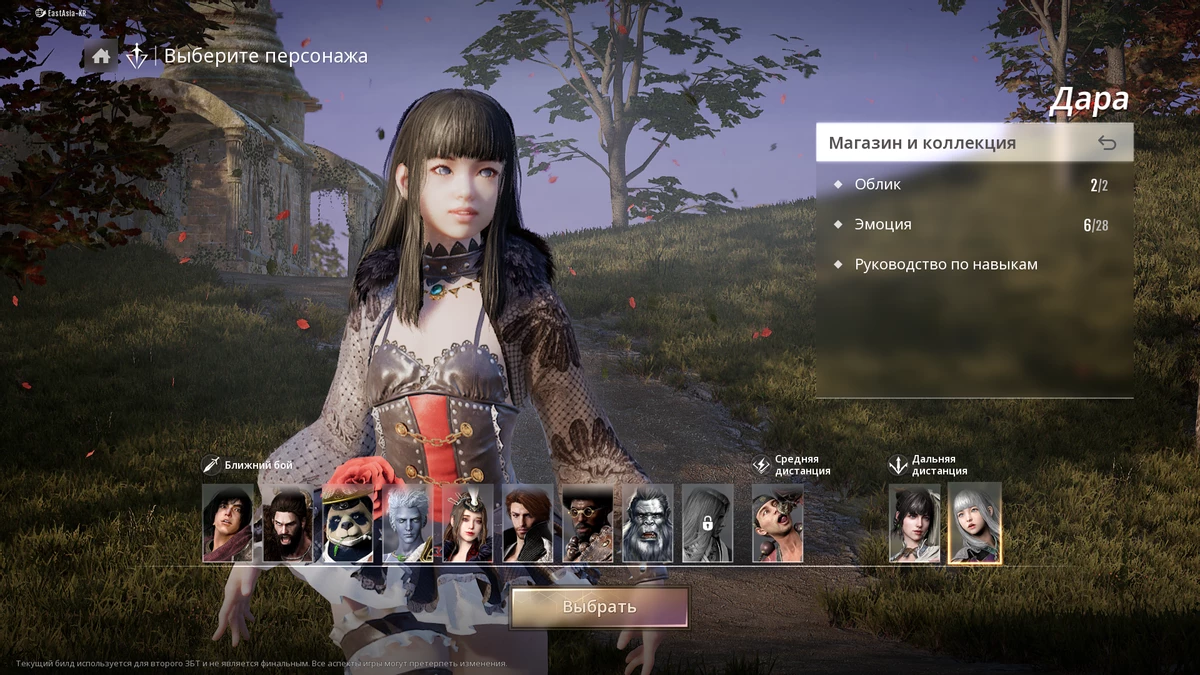Choose the brown-haired man in black portrait
This screenshot has height=675, width=1200.
pos(528,524)
